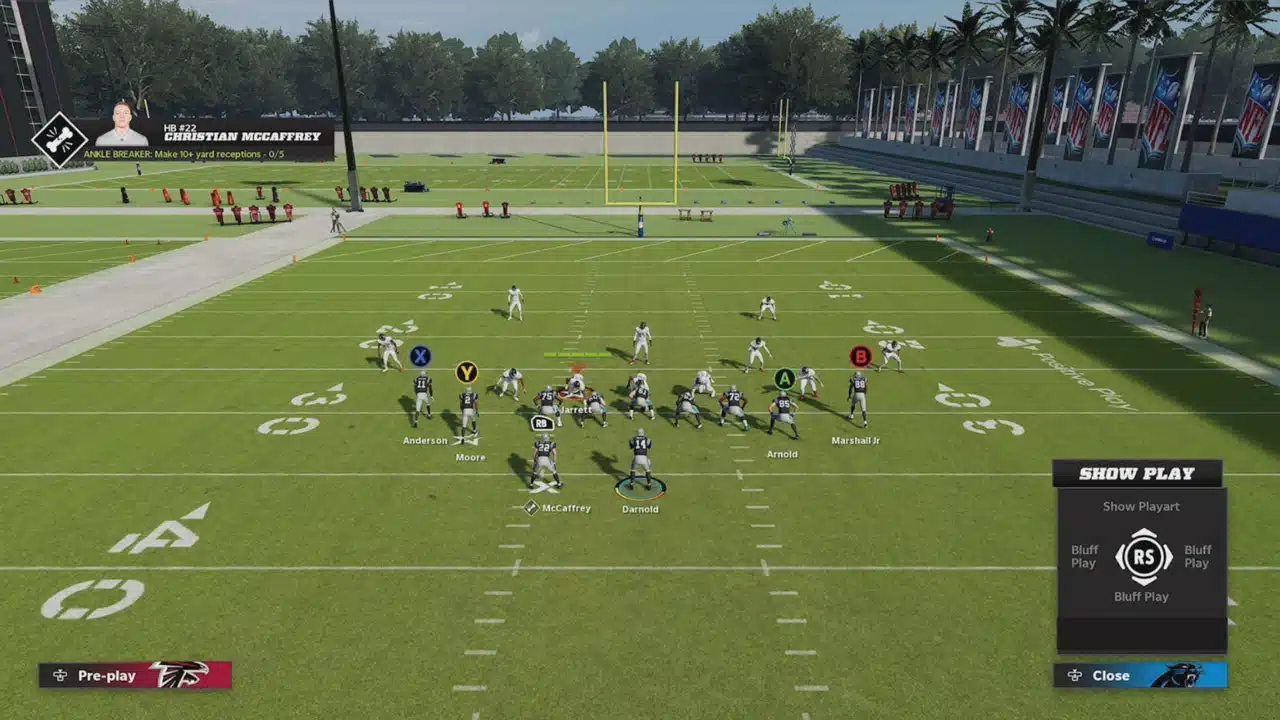Select the McCaffrey player name tag
This screenshot has width=1280, height=720.
point(565,508)
